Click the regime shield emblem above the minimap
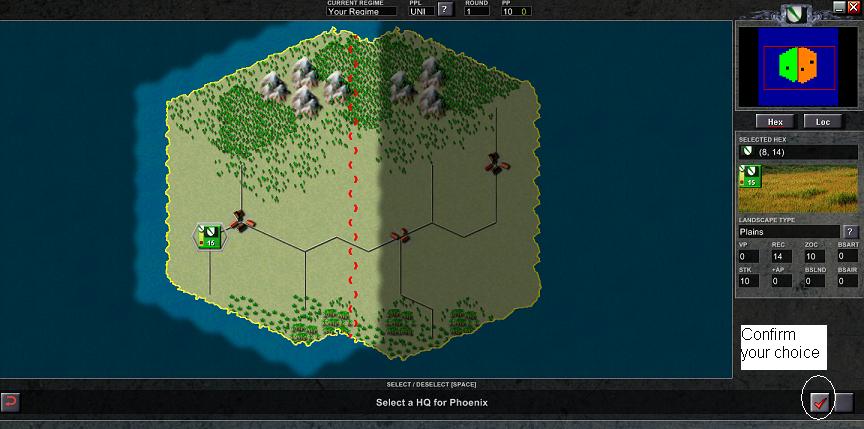 [796, 15]
